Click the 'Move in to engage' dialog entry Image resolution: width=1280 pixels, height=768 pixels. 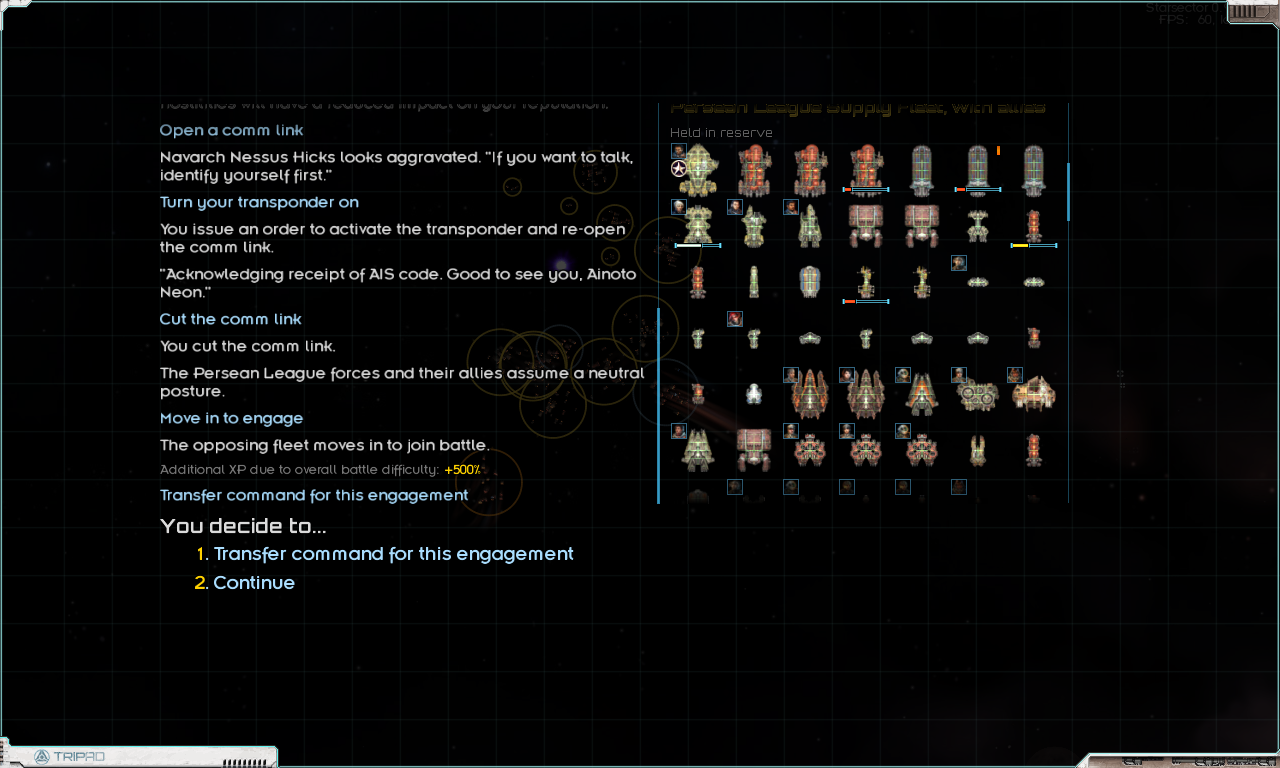coord(231,418)
